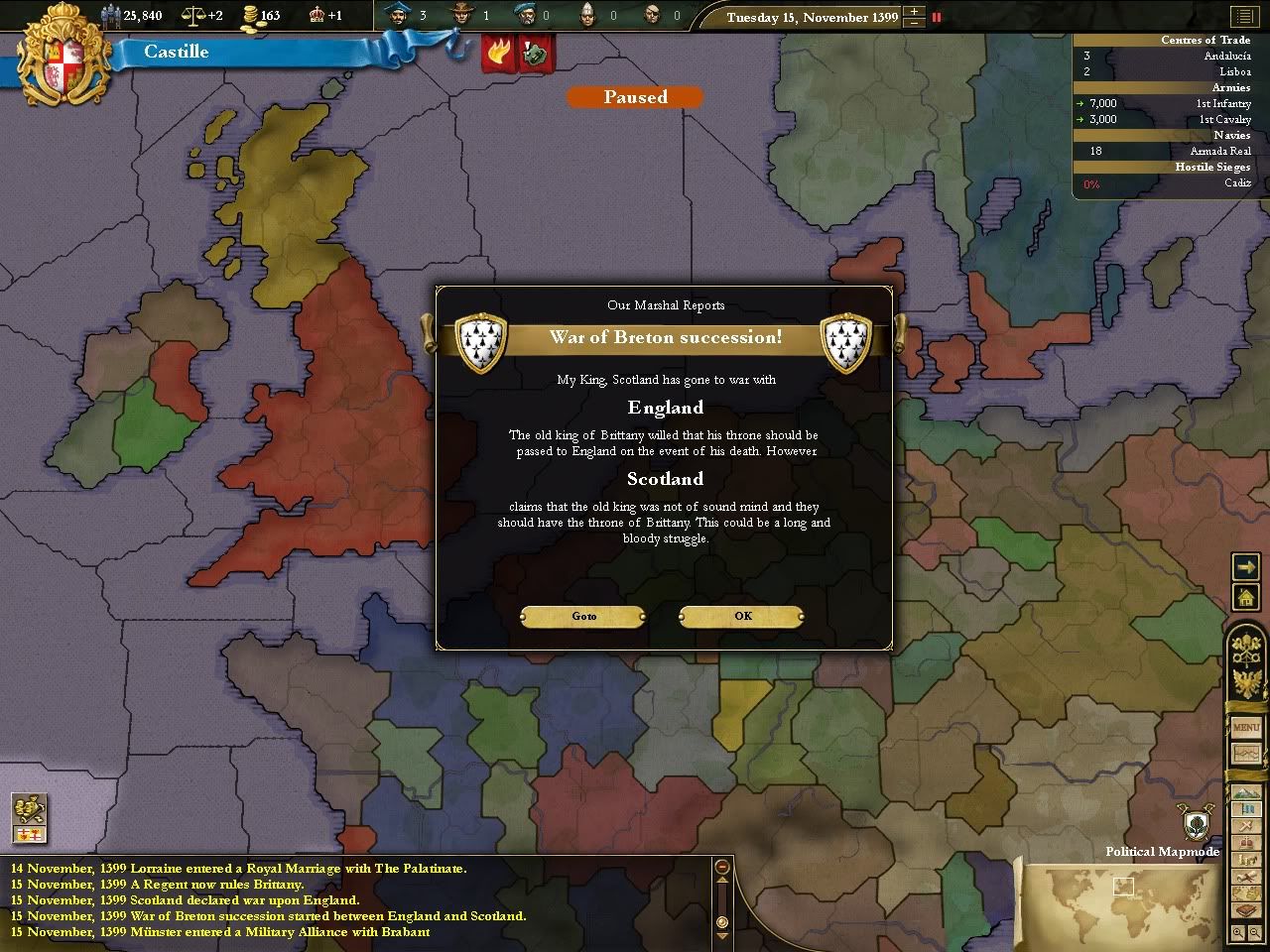Toggle the red pause indicator

pos(936,17)
